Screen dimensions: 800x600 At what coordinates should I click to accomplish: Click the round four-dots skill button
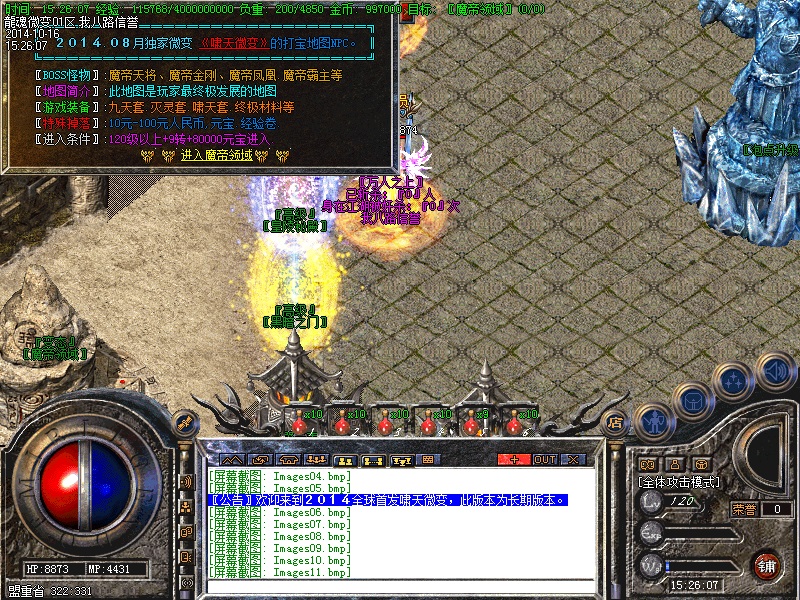point(734,381)
